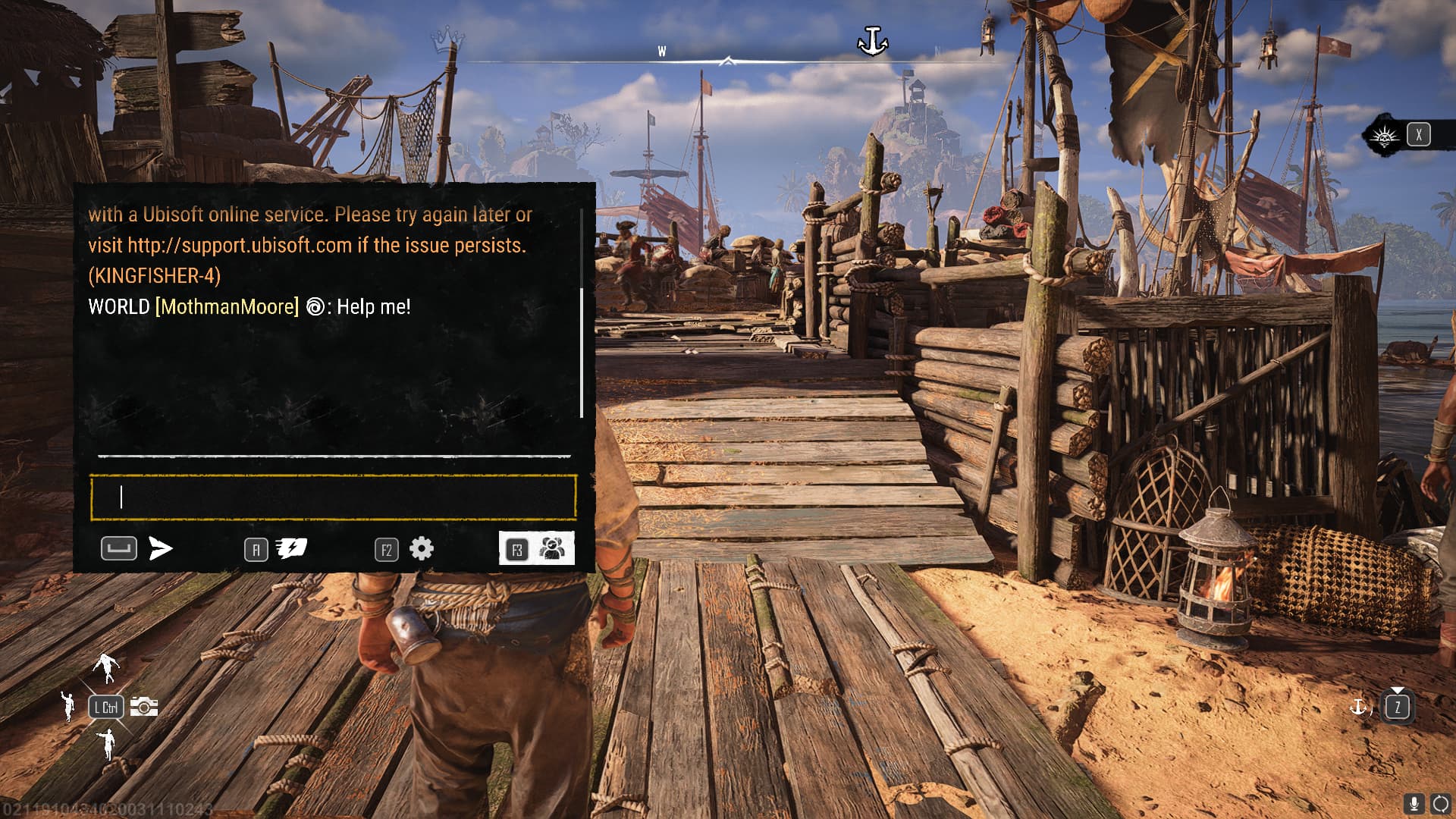Select the top emote figure icon

pyautogui.click(x=107, y=667)
